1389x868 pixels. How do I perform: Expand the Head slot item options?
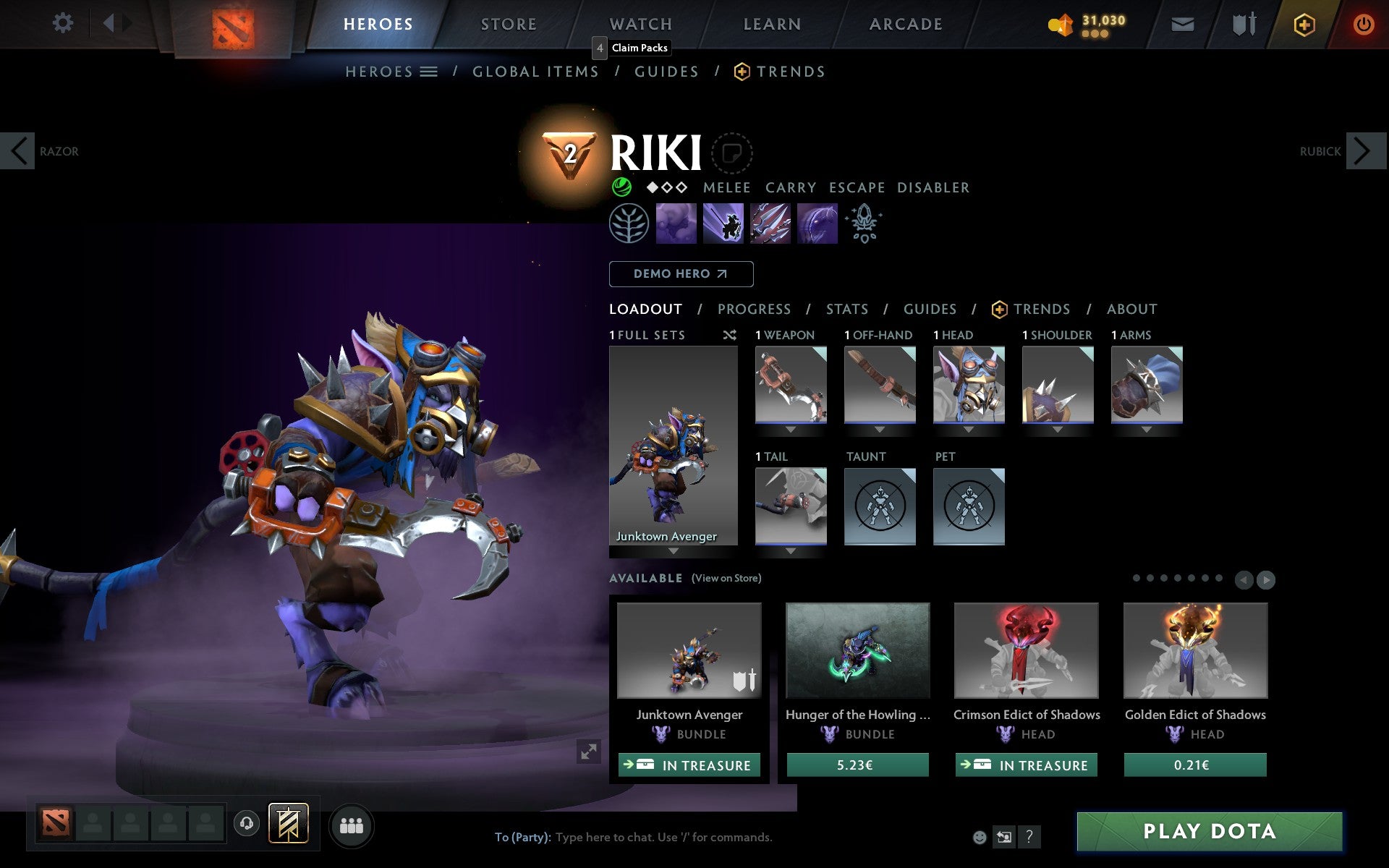tap(969, 429)
